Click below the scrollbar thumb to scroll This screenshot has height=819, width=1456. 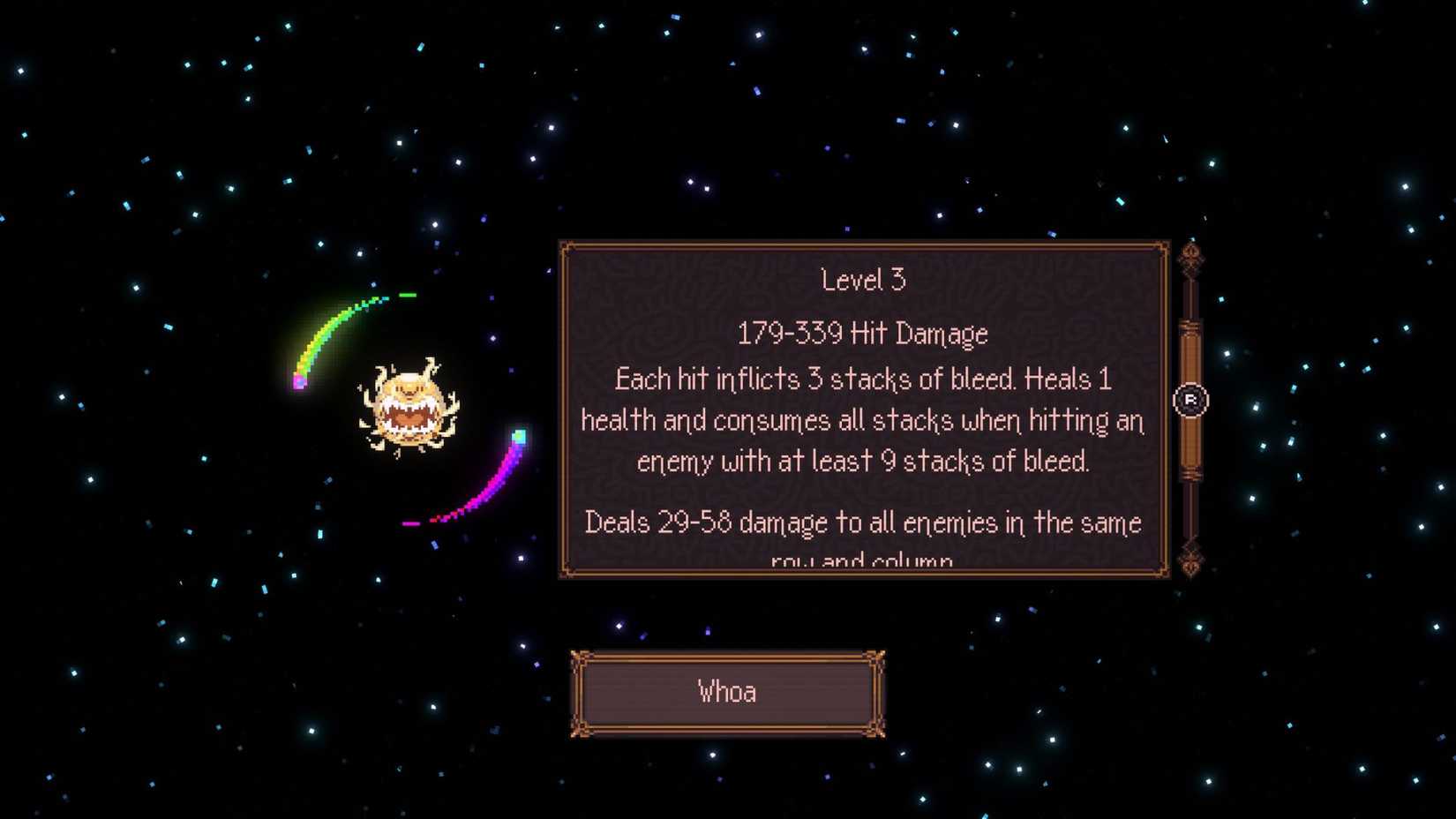1191,512
